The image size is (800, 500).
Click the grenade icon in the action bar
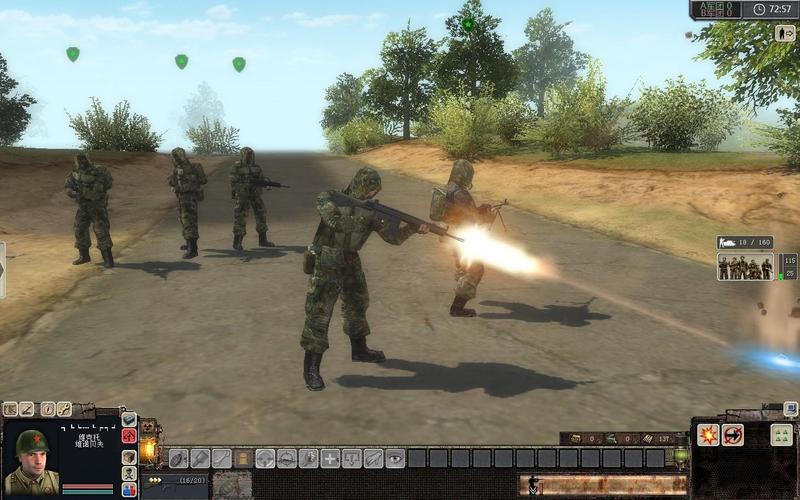pyautogui.click(x=179, y=458)
